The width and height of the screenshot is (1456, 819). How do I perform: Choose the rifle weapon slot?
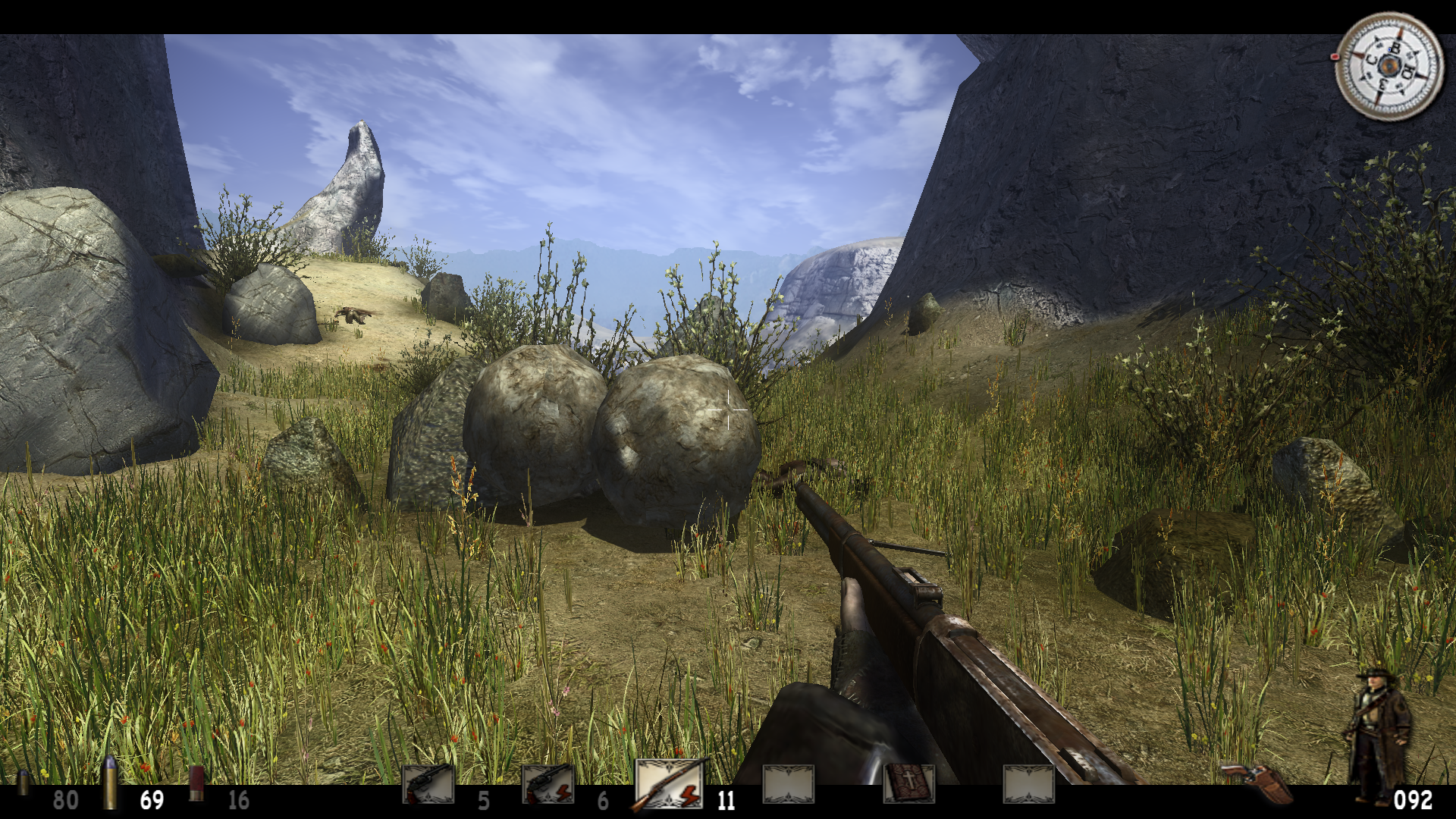[668, 783]
